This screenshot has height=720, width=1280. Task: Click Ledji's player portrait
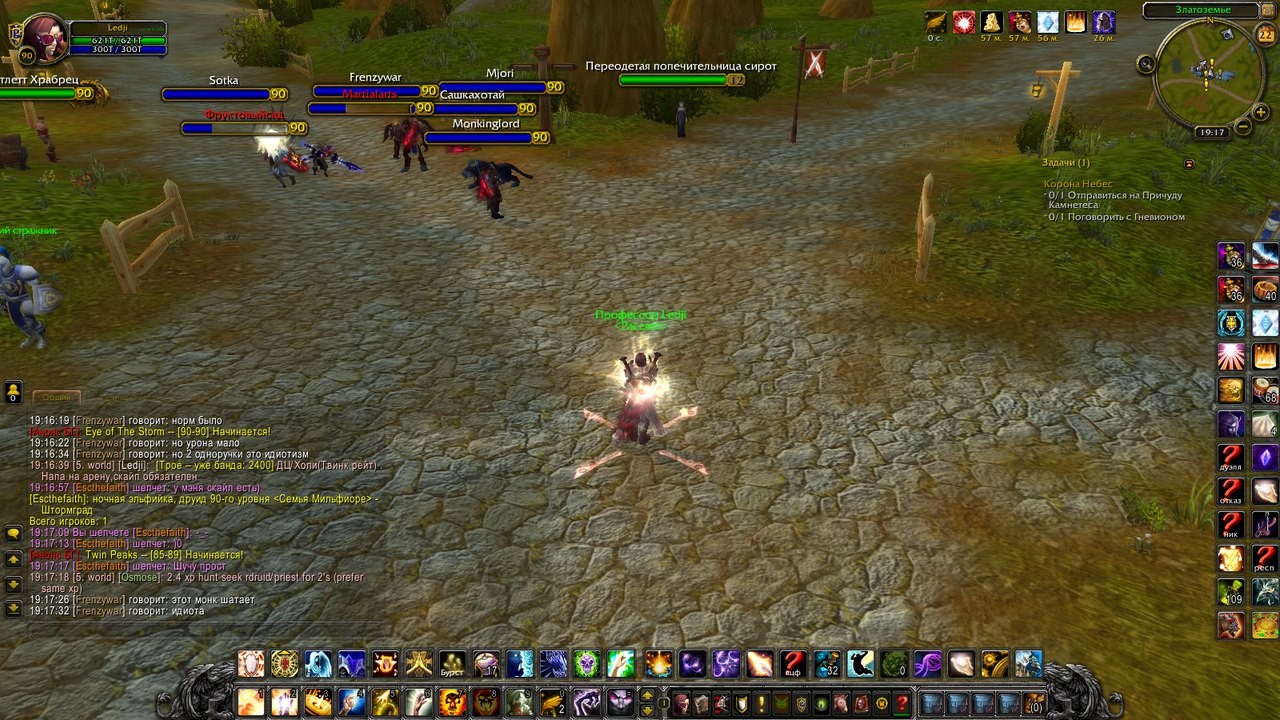coord(44,38)
